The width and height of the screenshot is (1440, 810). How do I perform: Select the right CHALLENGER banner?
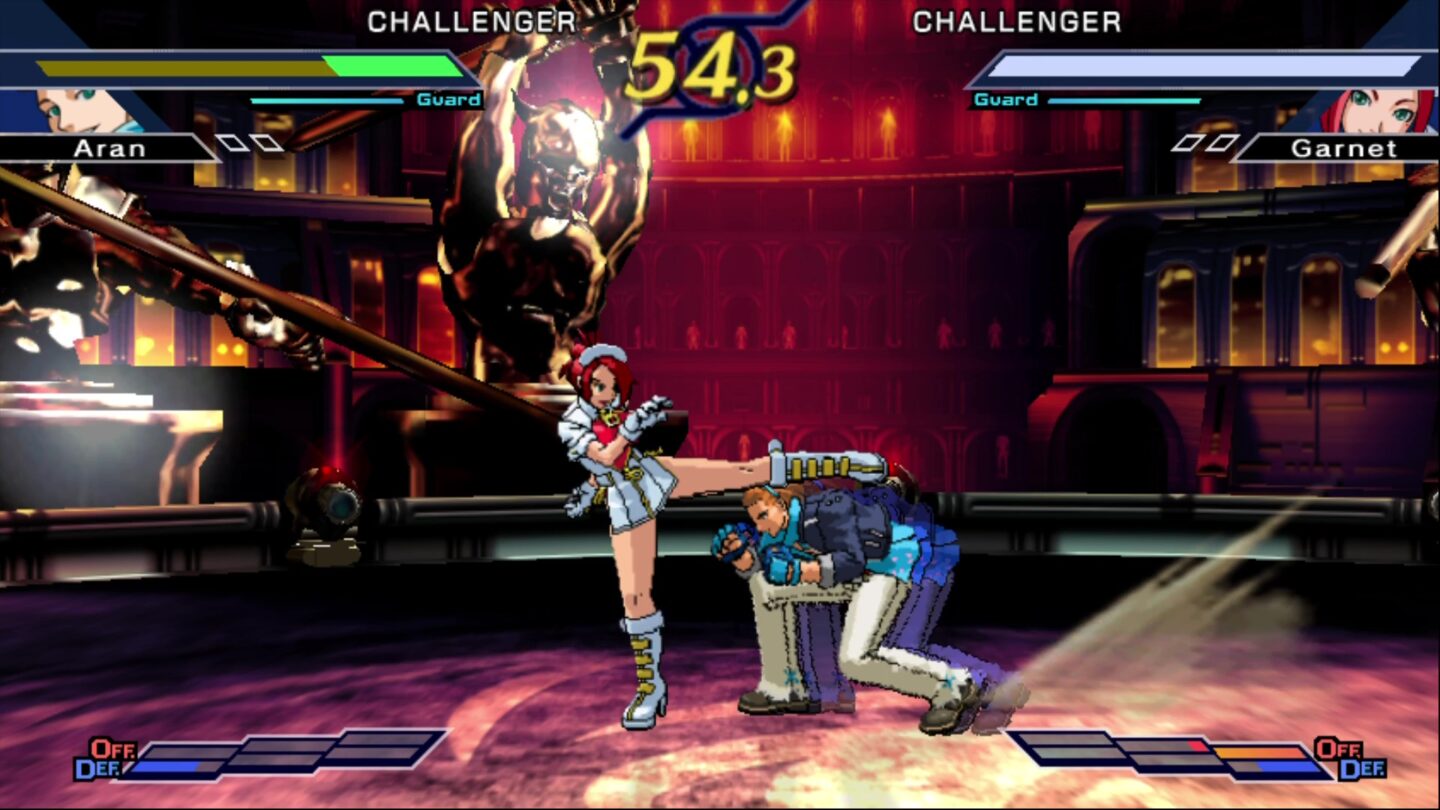pyautogui.click(x=1018, y=22)
